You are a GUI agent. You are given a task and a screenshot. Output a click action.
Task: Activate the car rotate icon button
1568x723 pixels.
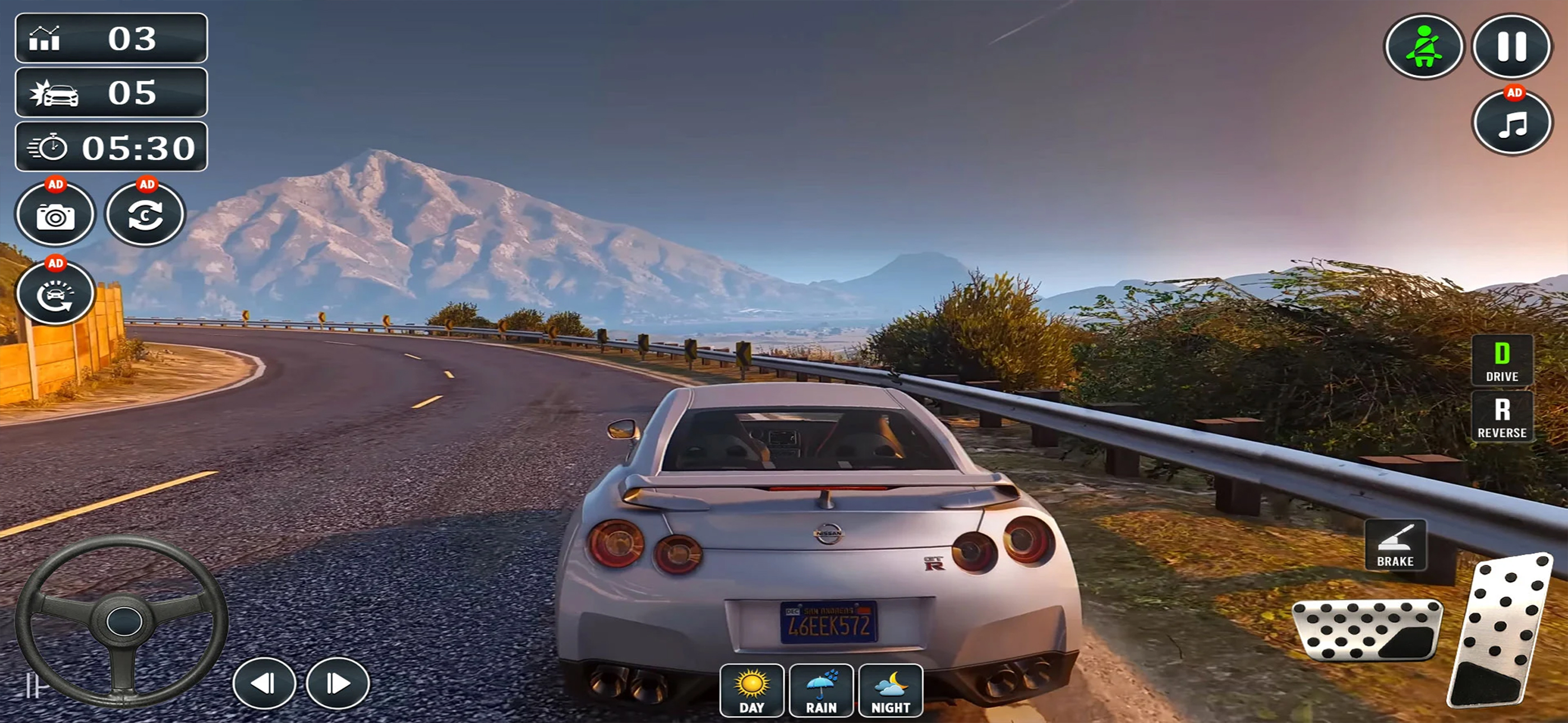(56, 294)
